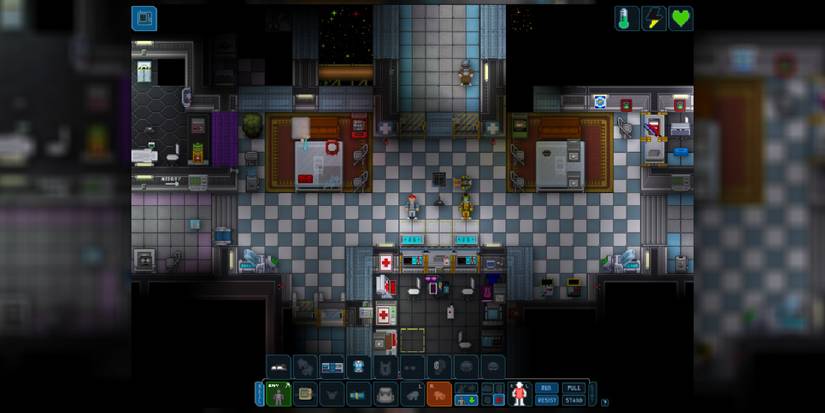Image resolution: width=825 pixels, height=413 pixels.
Task: Toggle the RESIST button
Action: (546, 399)
